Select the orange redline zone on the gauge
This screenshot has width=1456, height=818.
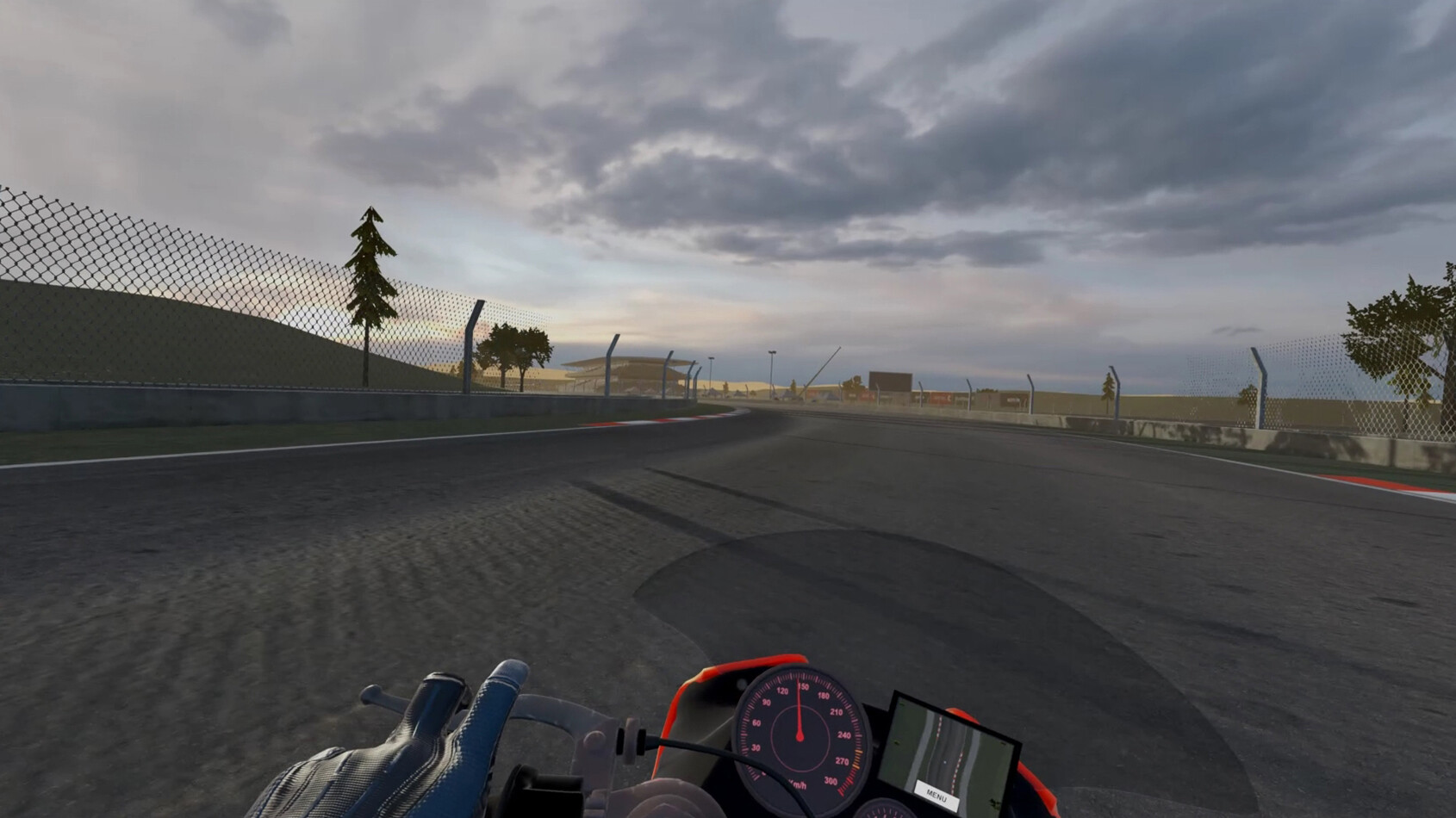[857, 759]
